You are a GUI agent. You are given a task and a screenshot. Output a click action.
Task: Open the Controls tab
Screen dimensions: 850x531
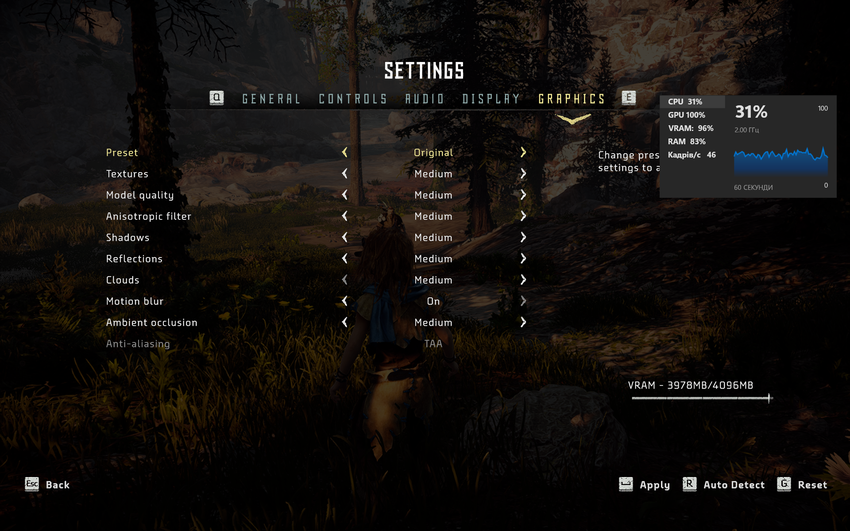tap(353, 99)
